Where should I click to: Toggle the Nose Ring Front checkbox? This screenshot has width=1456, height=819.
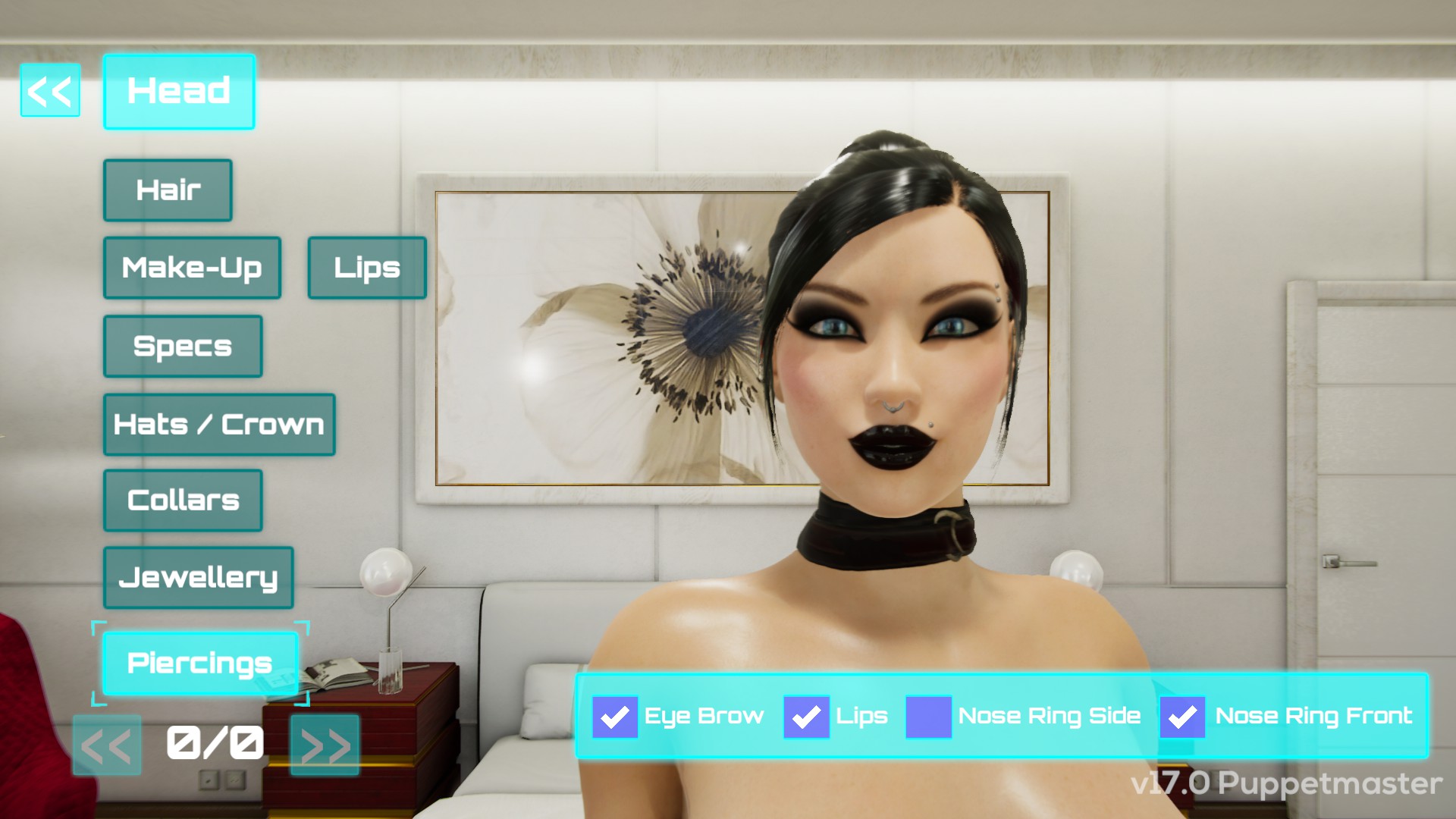coord(1182,717)
